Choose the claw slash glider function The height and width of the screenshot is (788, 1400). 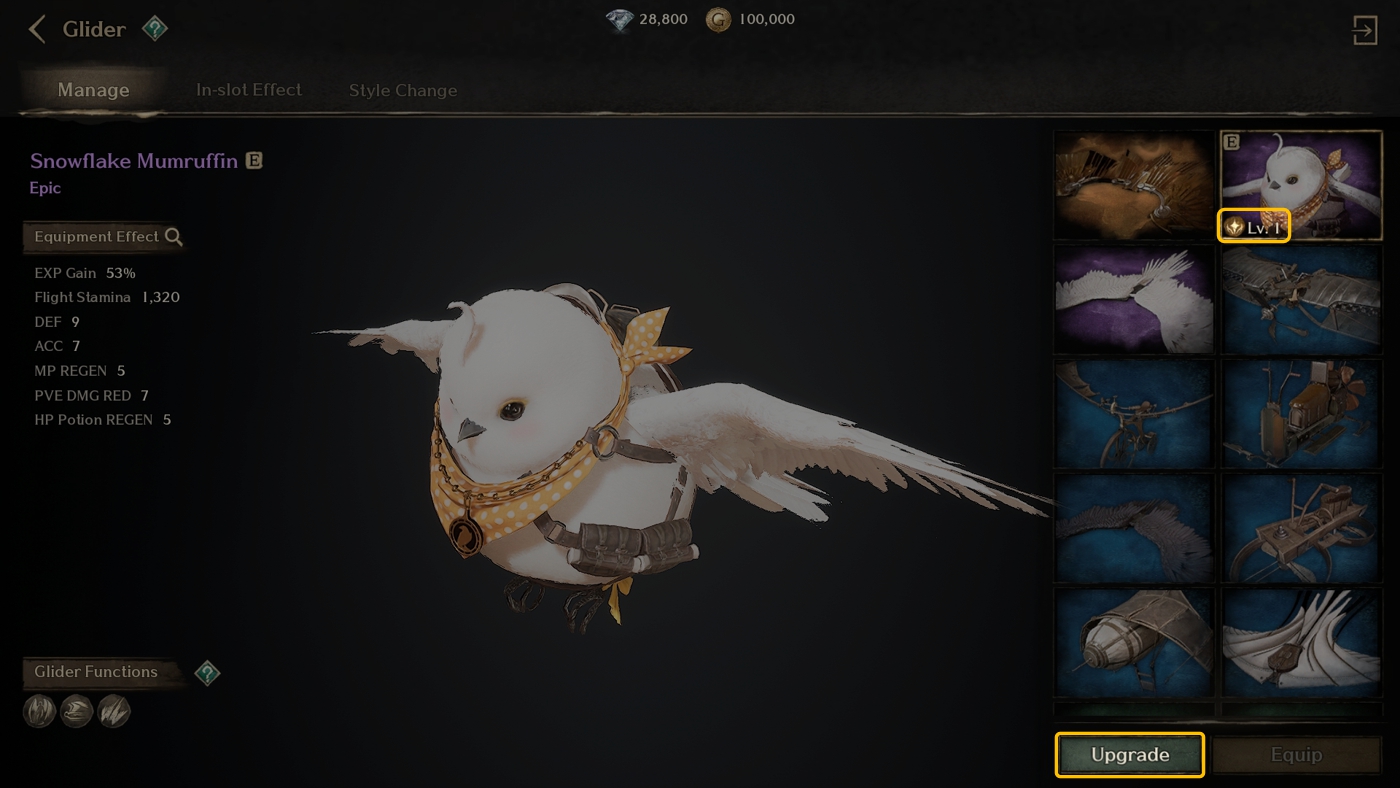click(x=114, y=711)
